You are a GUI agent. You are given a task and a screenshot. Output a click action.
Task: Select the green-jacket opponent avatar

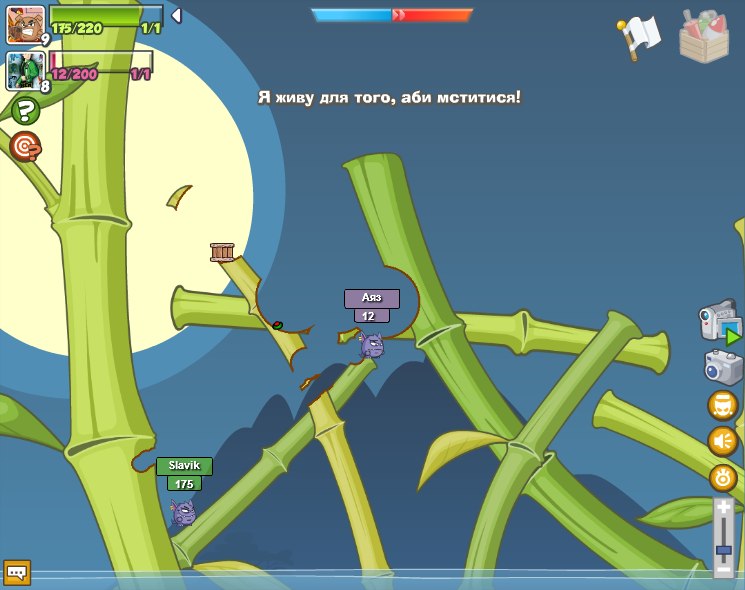coord(24,71)
